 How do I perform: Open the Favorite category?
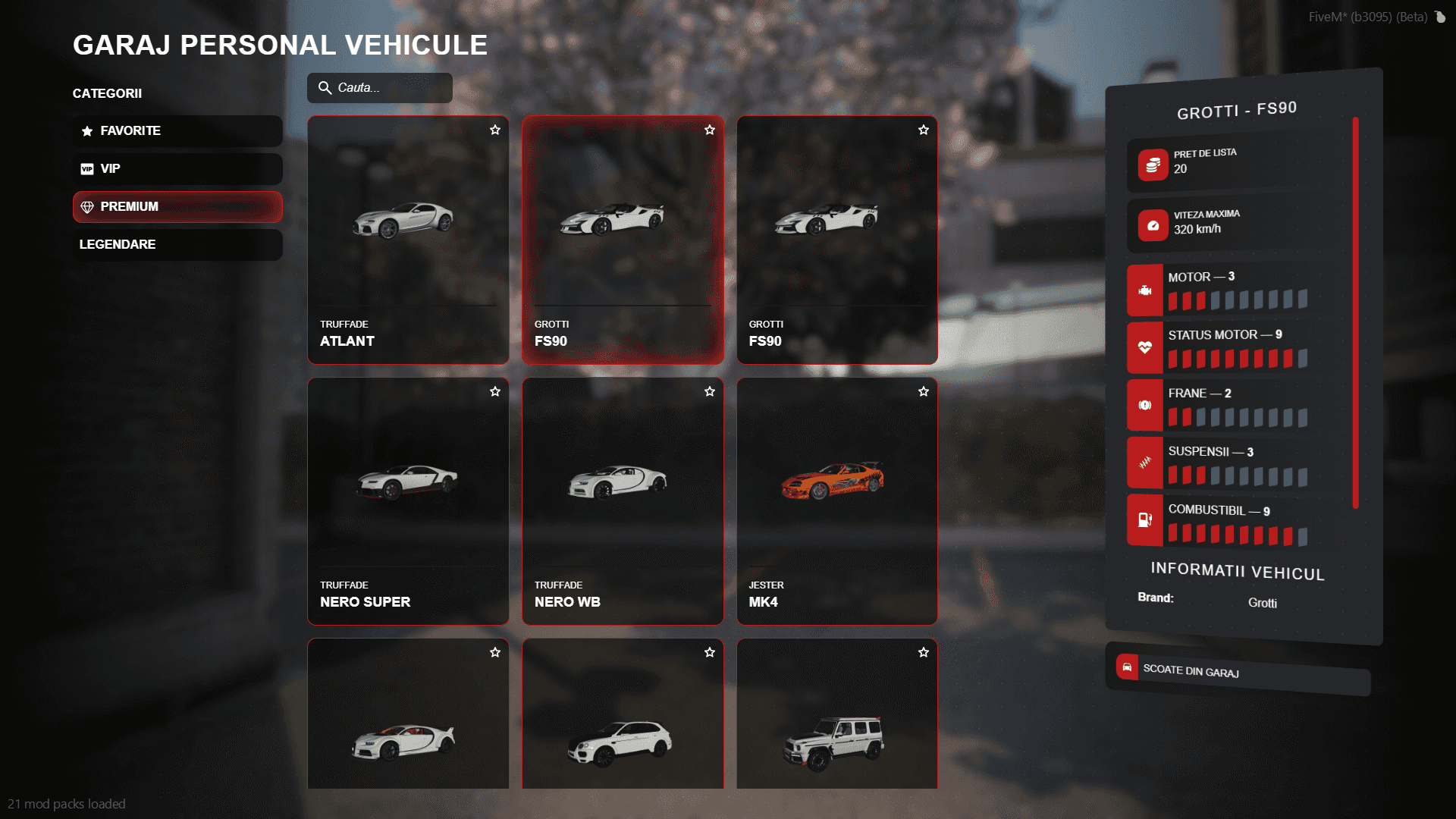pyautogui.click(x=177, y=131)
